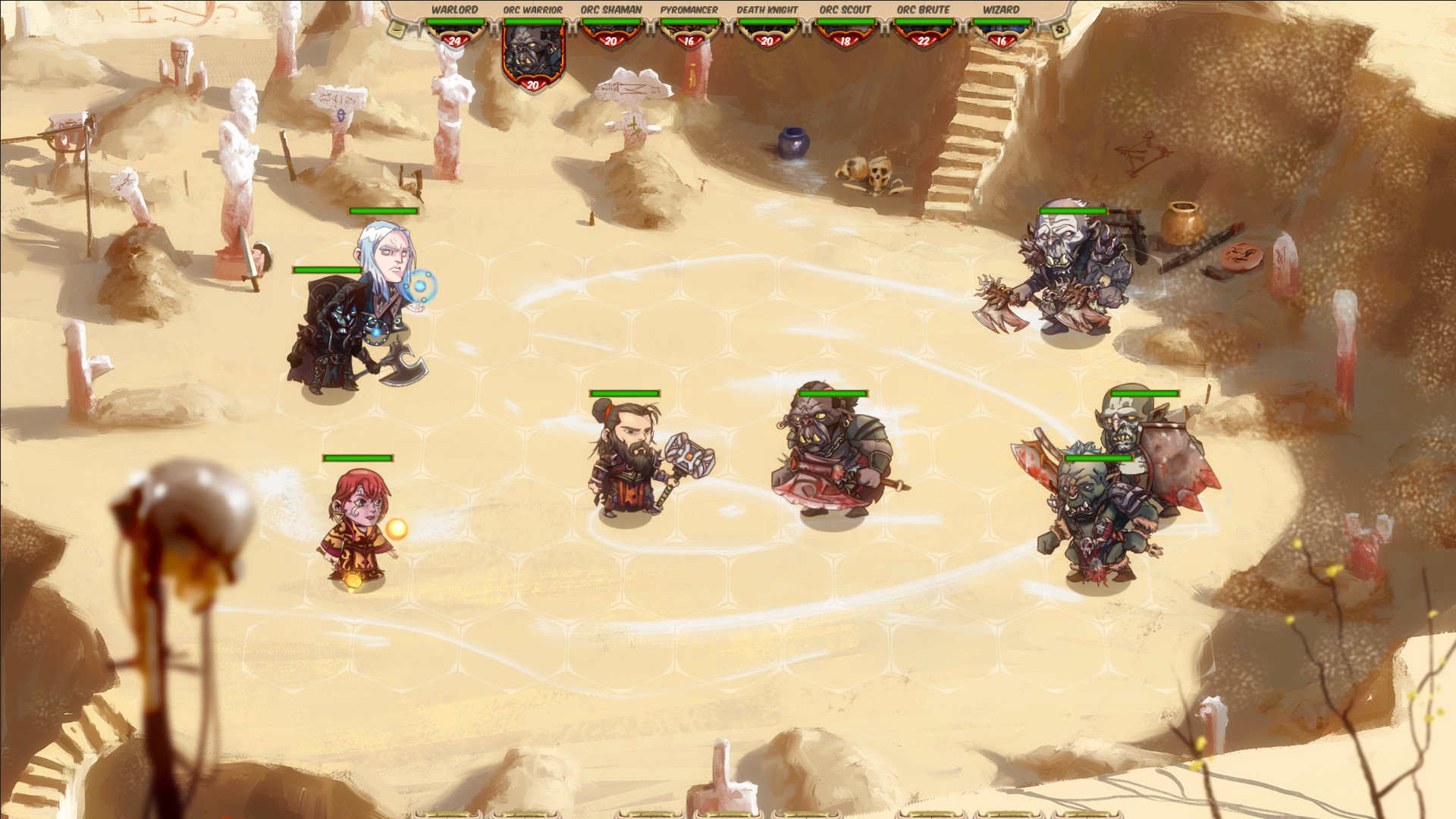
Task: Select the Death Knight portrait
Action: click(x=767, y=32)
